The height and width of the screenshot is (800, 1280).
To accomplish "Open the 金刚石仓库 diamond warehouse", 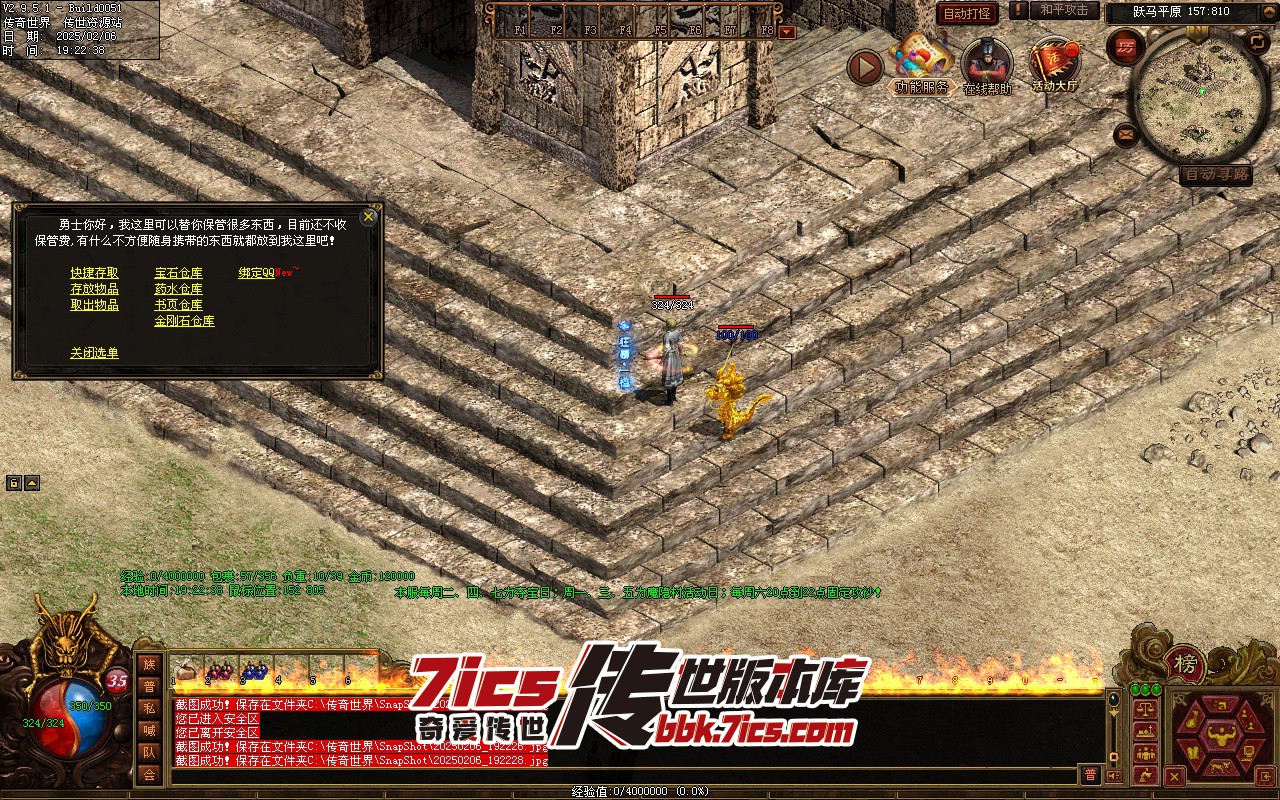I will click(x=184, y=321).
